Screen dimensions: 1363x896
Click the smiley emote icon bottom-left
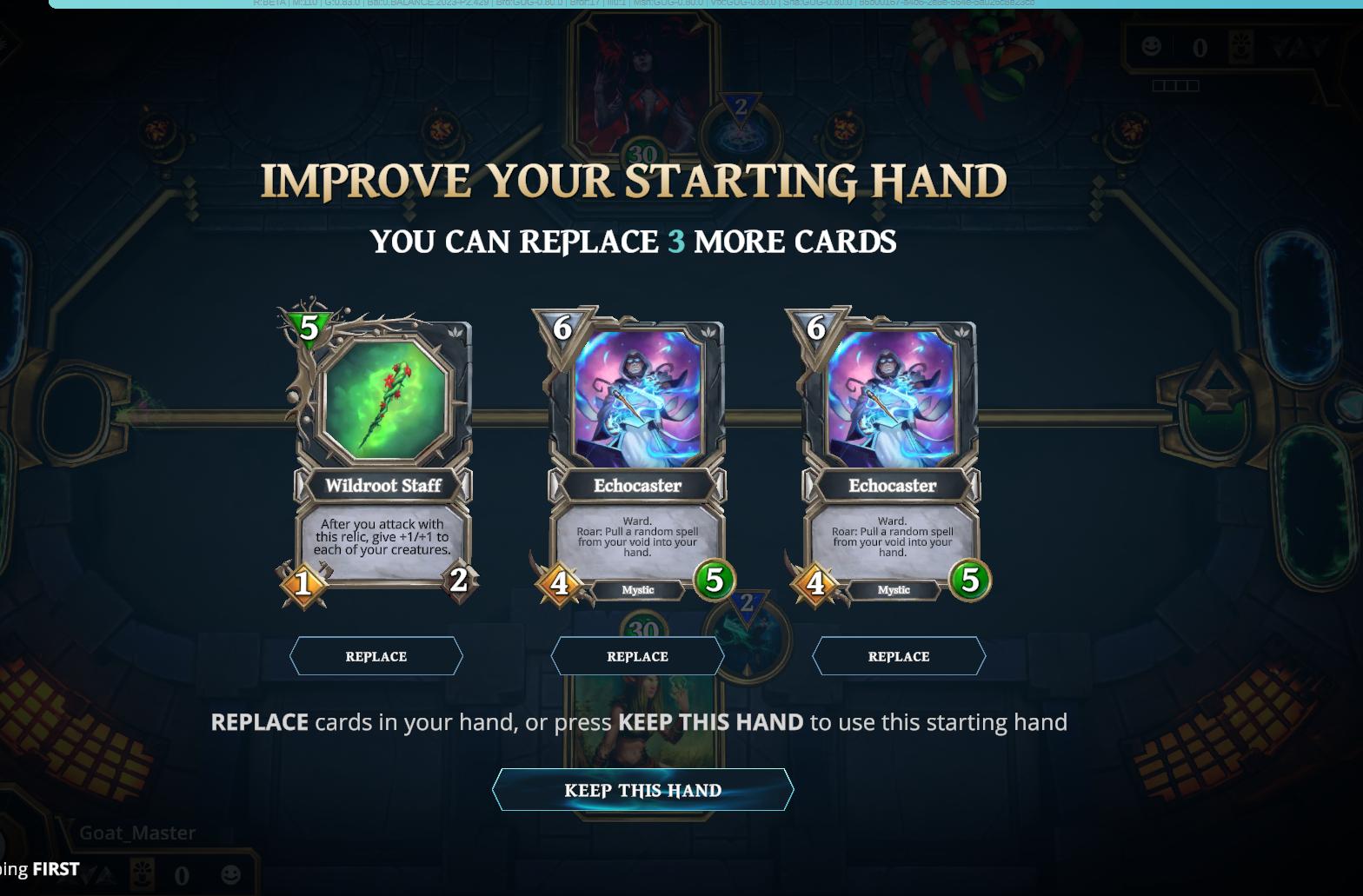click(x=229, y=874)
